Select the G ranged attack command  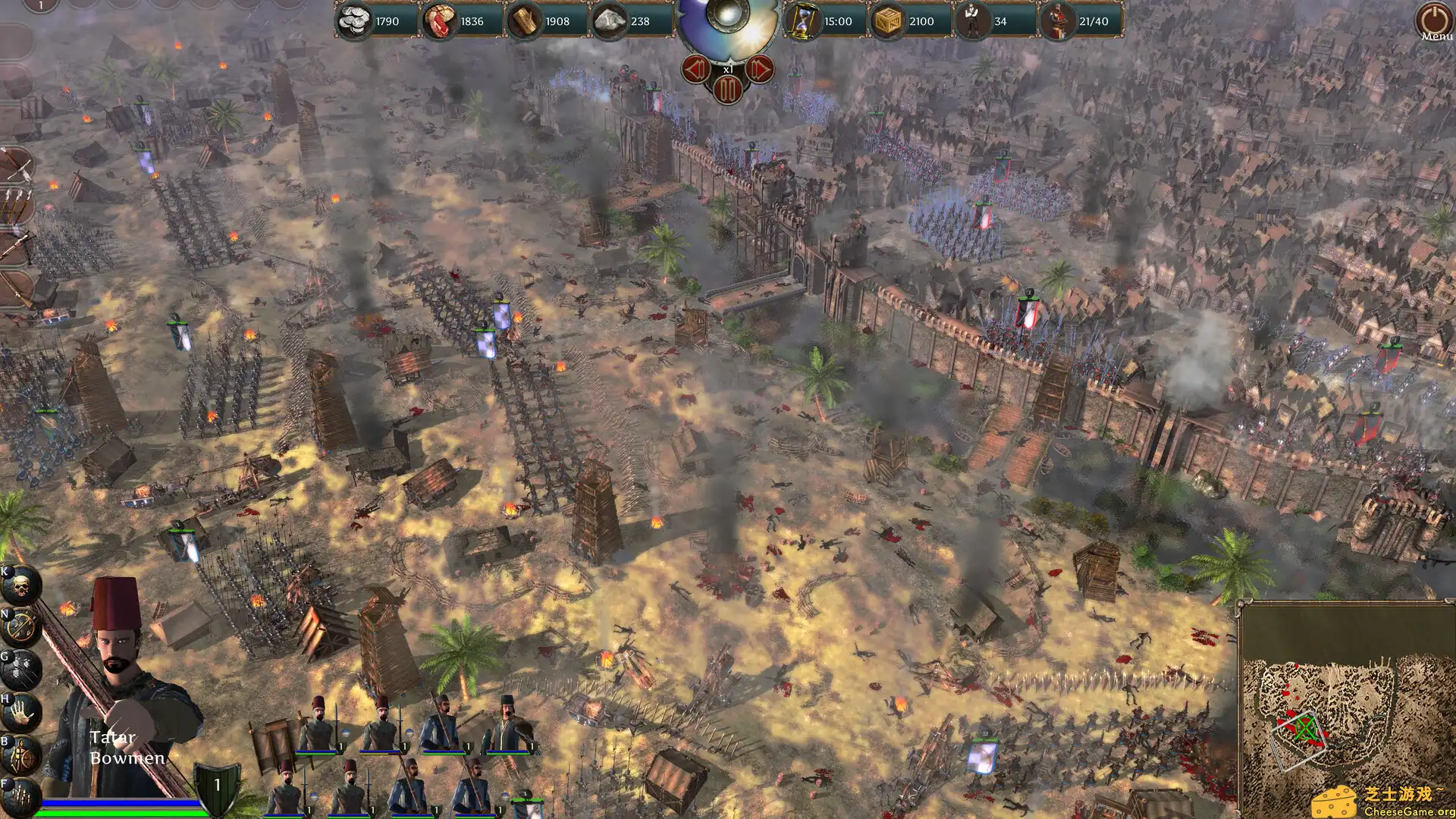(20, 670)
